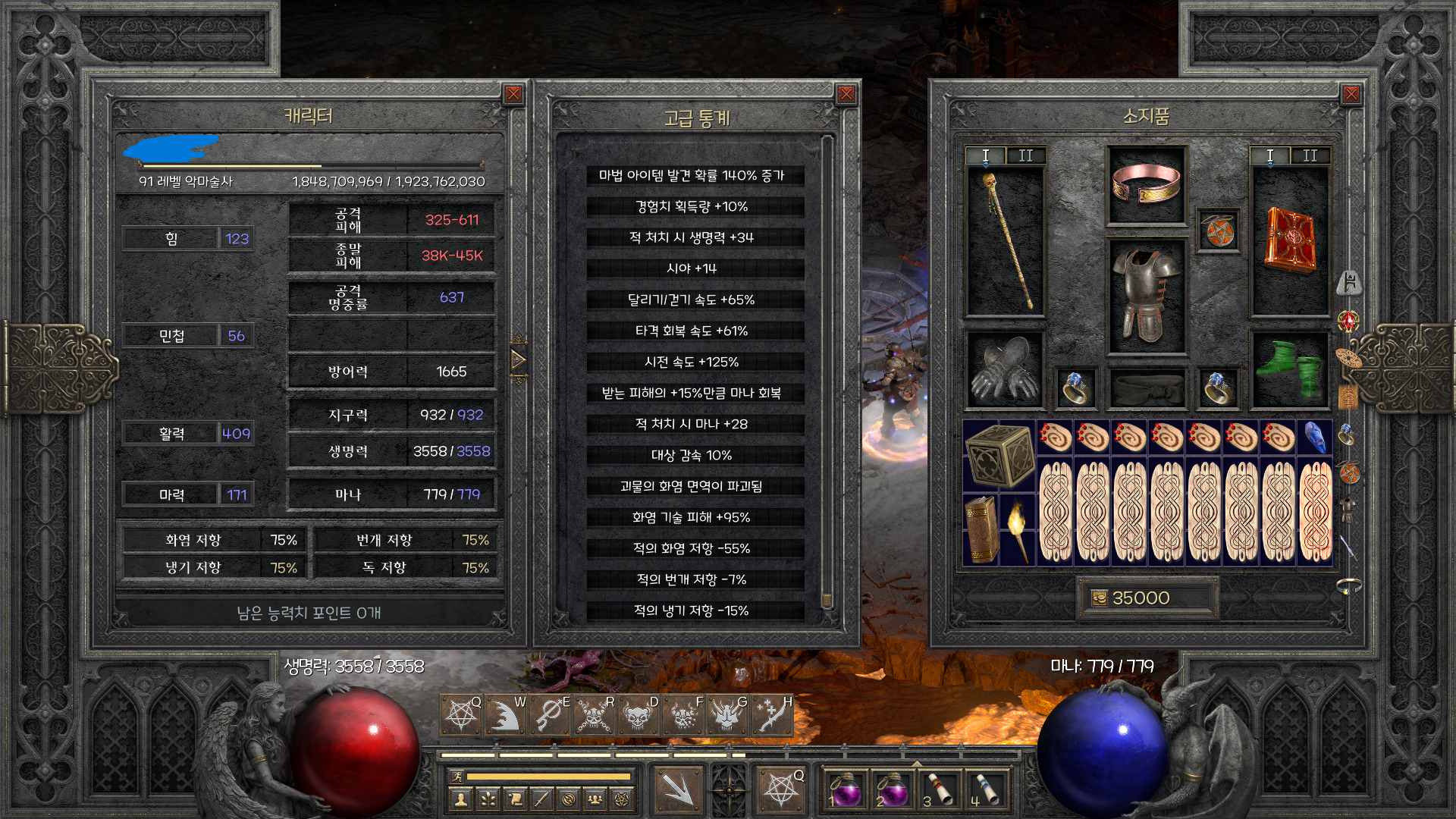Select the equipped plate armor
Viewport: 1456px width, 819px height.
pyautogui.click(x=1146, y=296)
